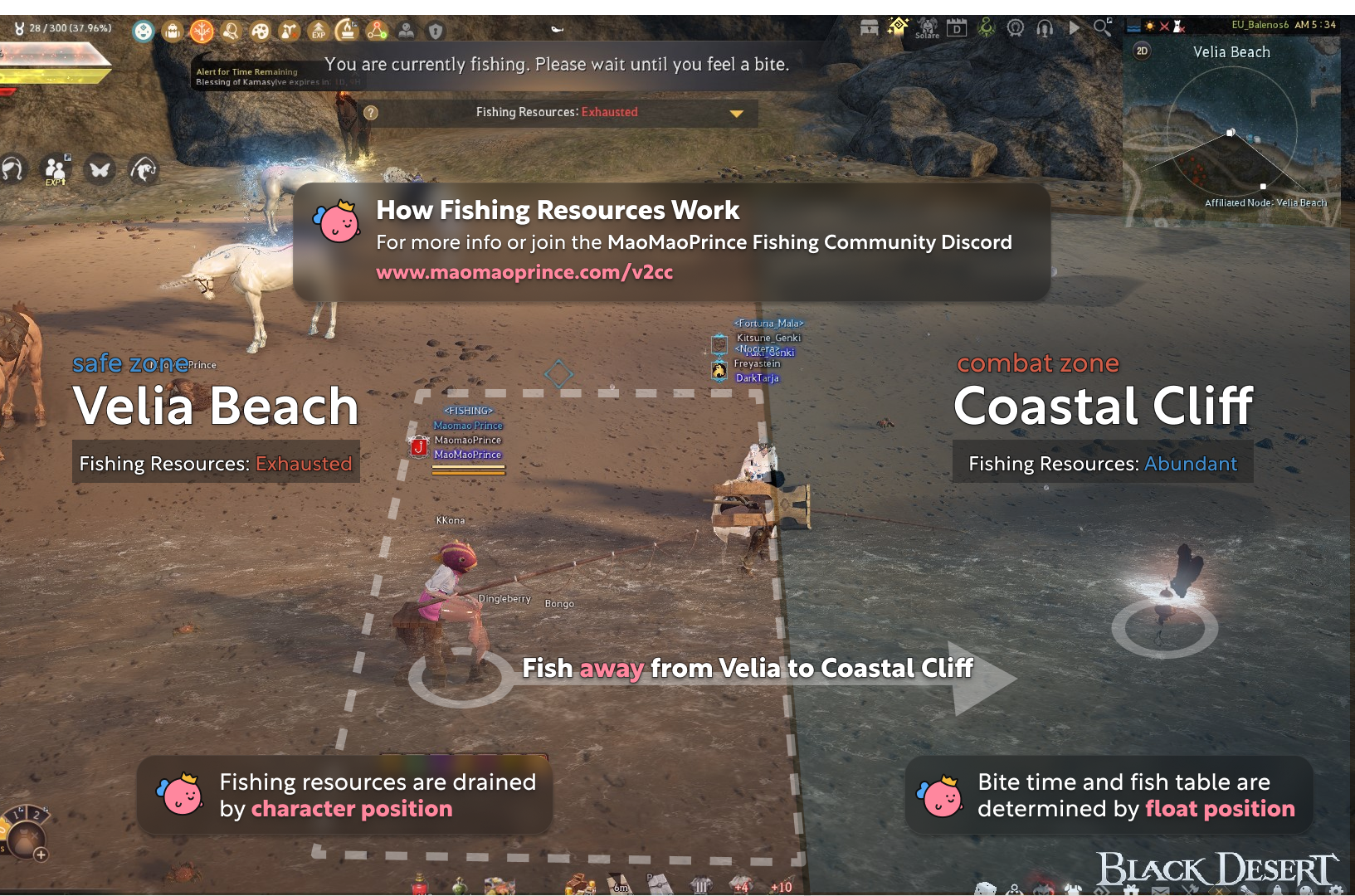1355x896 pixels.
Task: Toggle the butterfly companion icon
Action: point(100,168)
